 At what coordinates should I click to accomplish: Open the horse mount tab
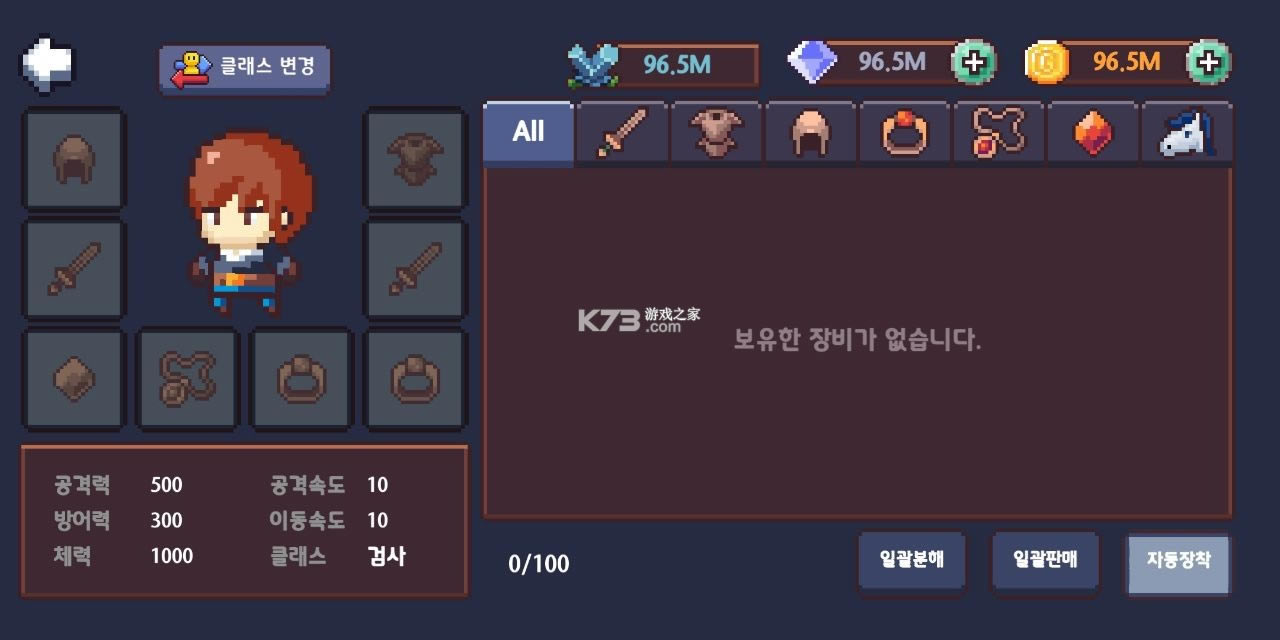[x=1187, y=132]
